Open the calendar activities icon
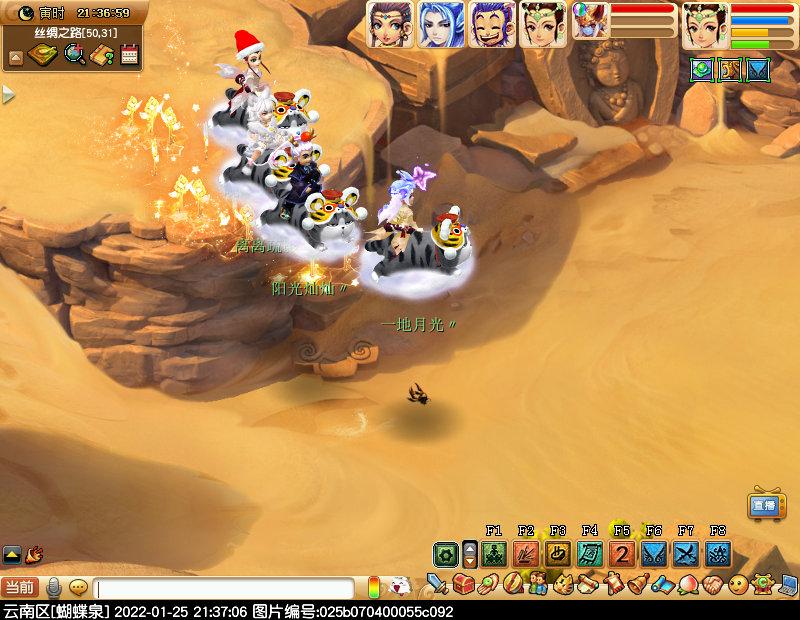 click(129, 56)
